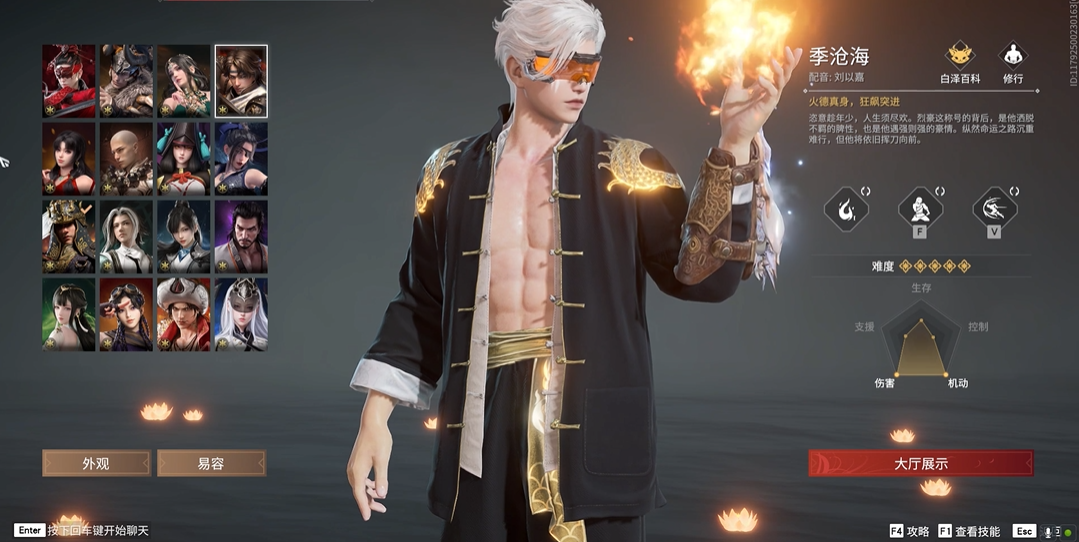Select the bearded man on purple background
1079x542 pixels.
241,237
